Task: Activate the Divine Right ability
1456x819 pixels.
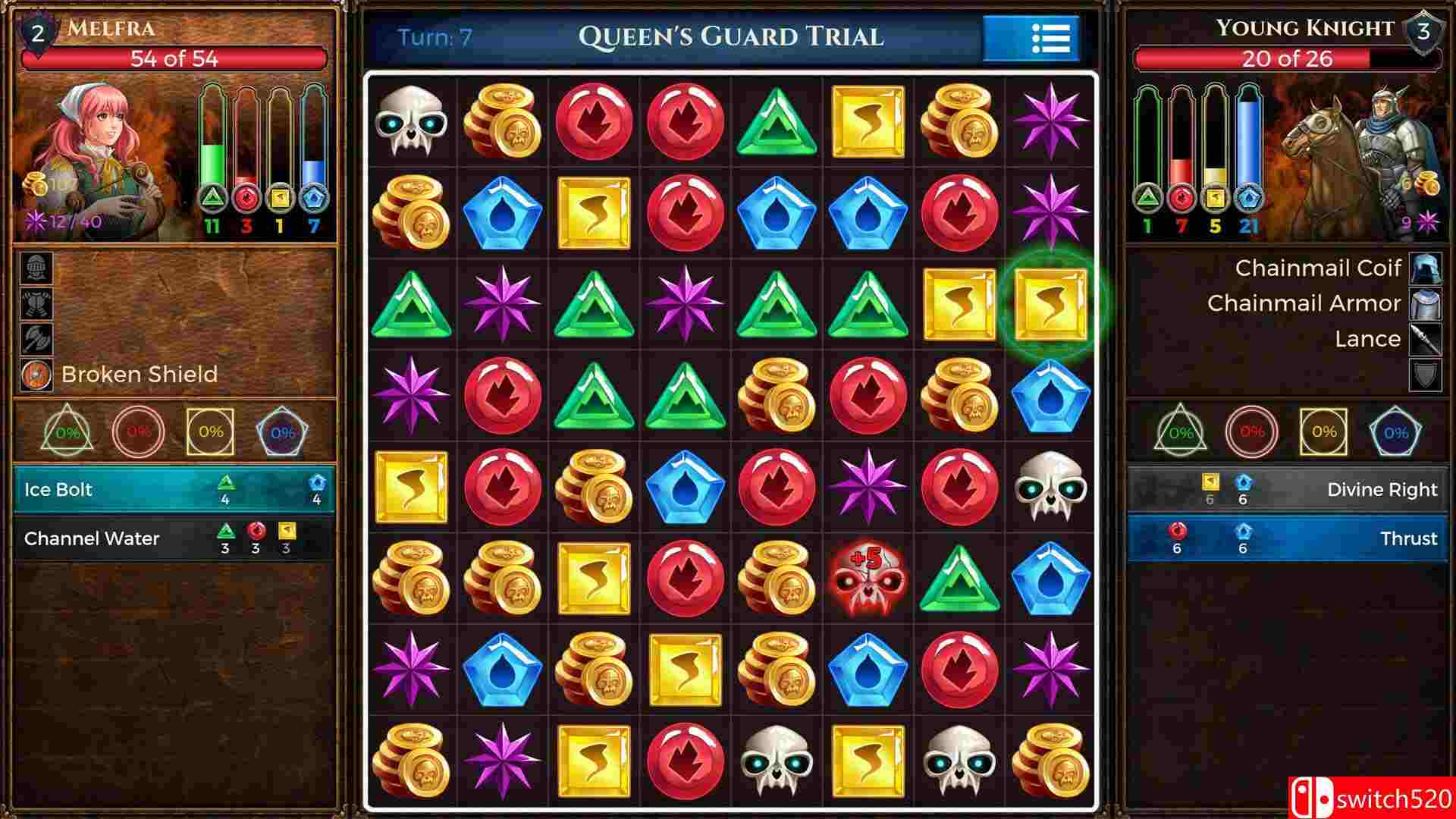Action: point(1289,489)
